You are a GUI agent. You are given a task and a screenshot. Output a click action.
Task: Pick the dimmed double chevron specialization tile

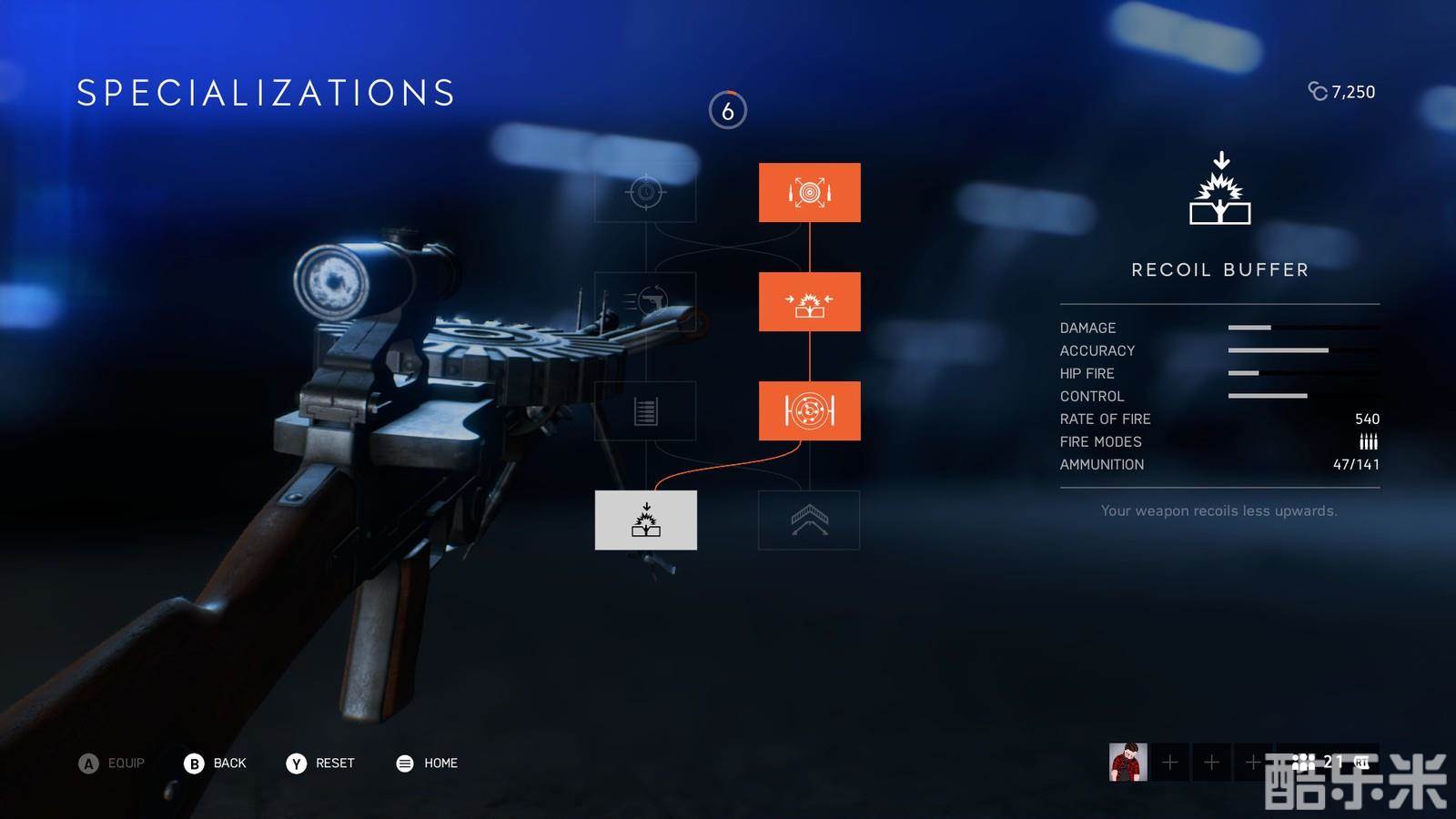tap(809, 520)
